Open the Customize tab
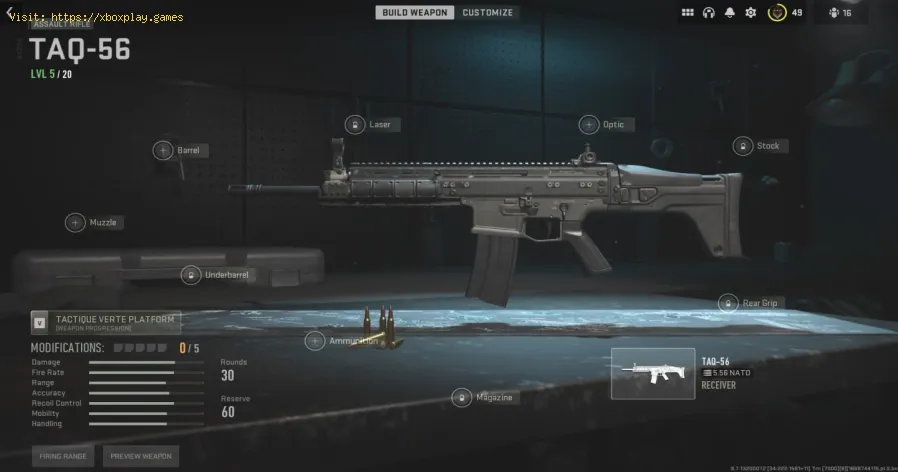This screenshot has height=472, width=898. (x=487, y=12)
